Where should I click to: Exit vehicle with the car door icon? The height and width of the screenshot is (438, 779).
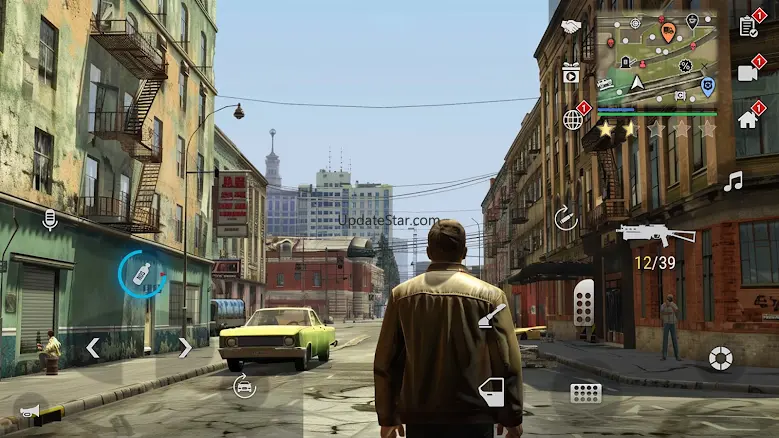491,391
